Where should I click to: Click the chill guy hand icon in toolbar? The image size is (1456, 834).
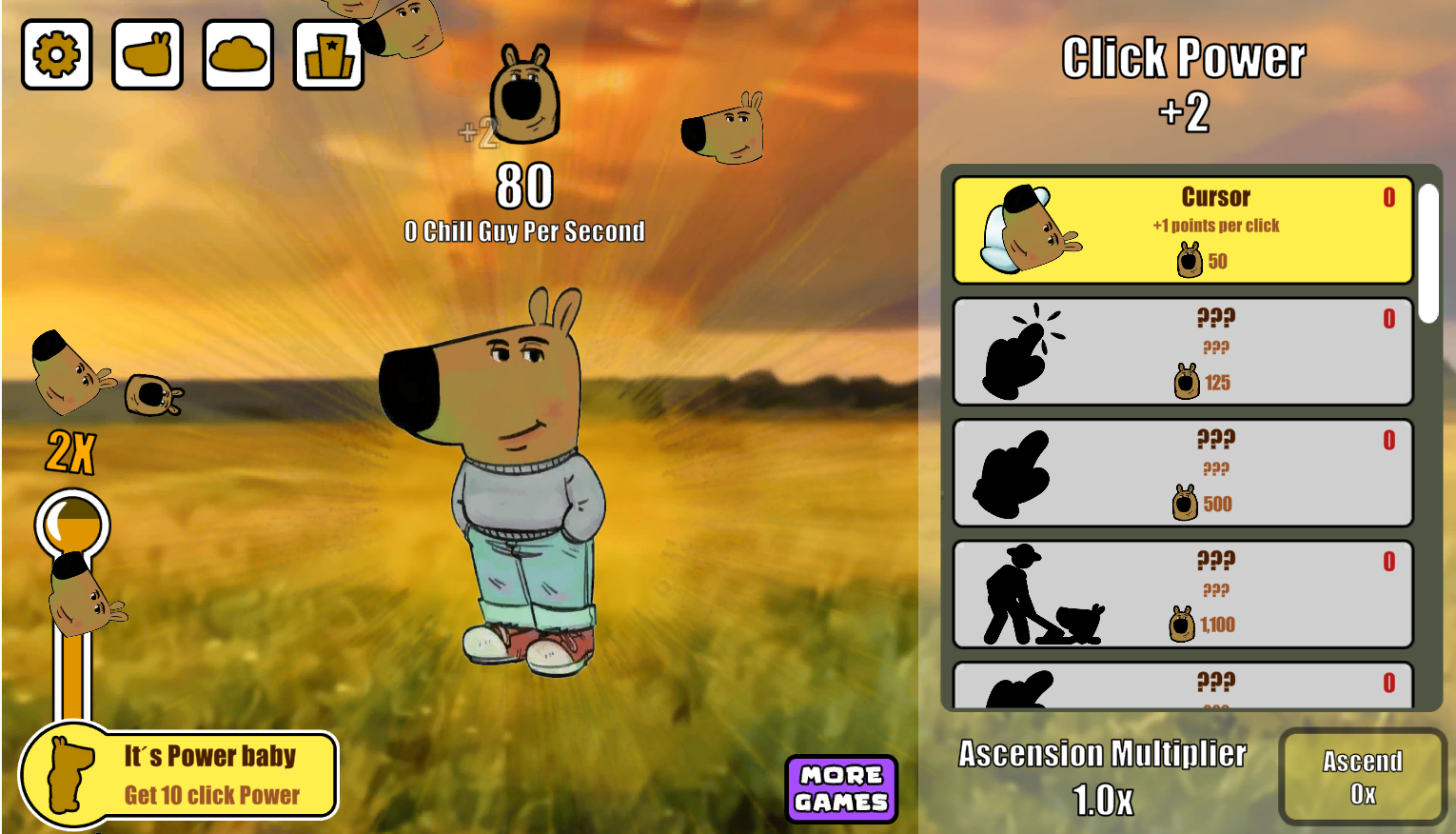(147, 55)
